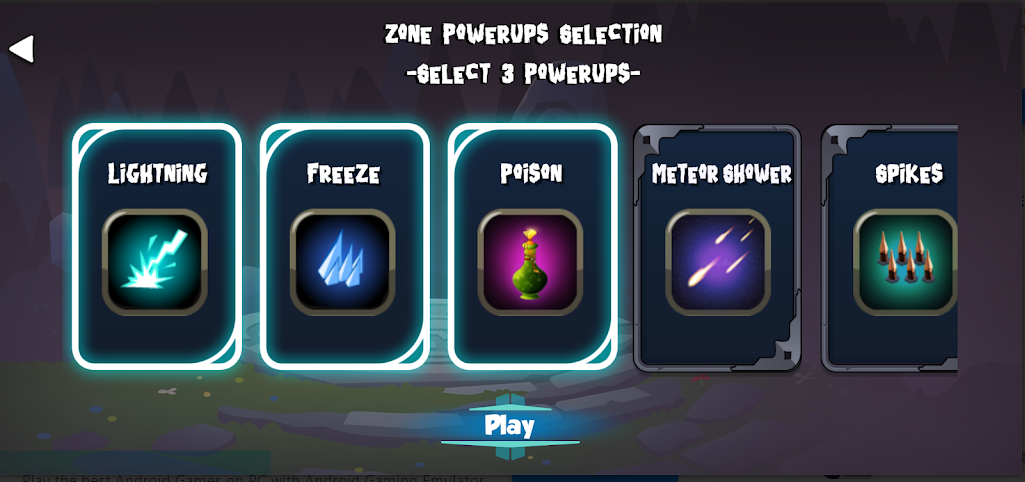Go back using the white arrow
Screen dimensions: 1025x482
22,48
